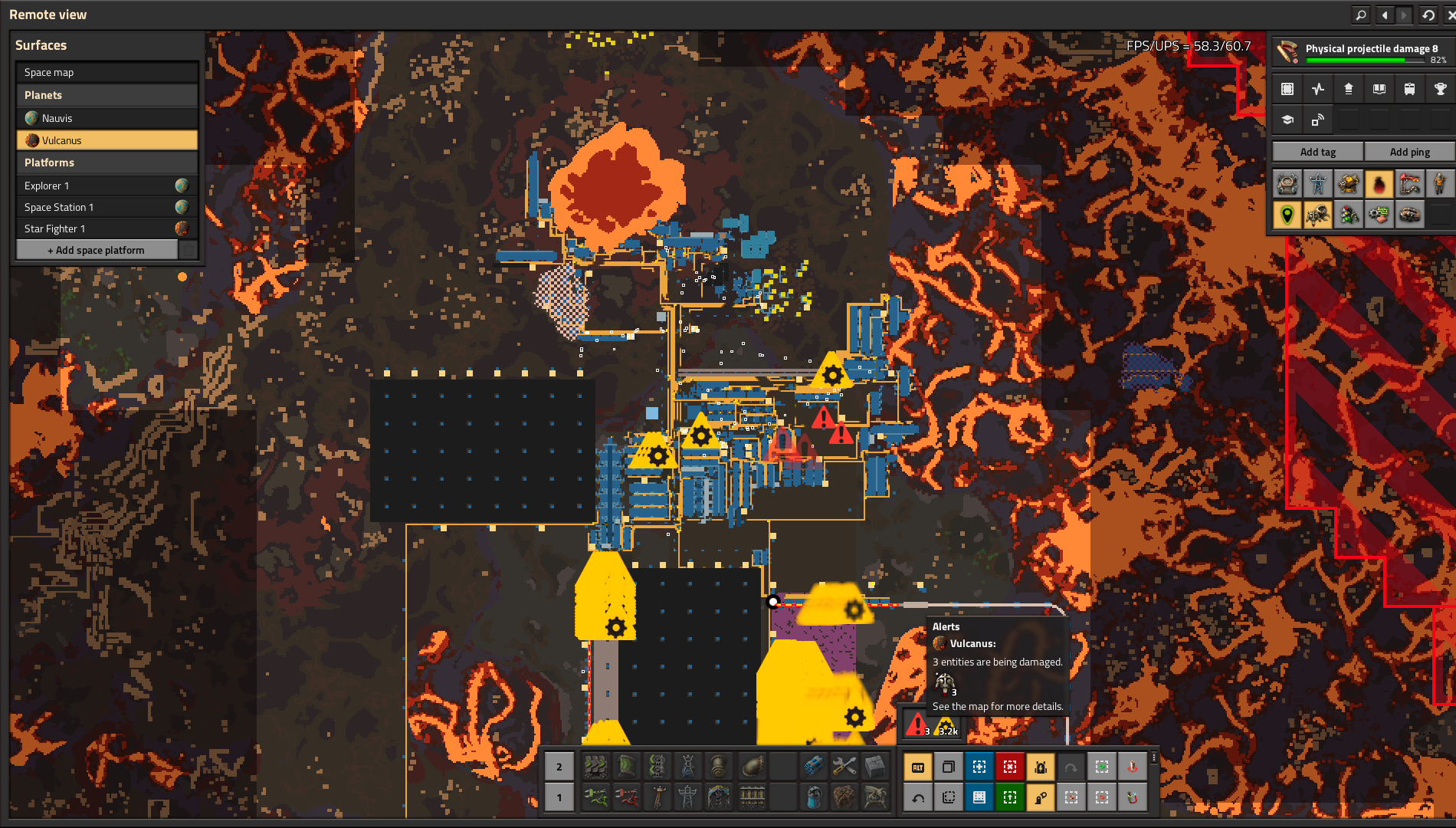Toggle the ALT info mode button
The width and height of the screenshot is (1456, 828).
[x=917, y=767]
